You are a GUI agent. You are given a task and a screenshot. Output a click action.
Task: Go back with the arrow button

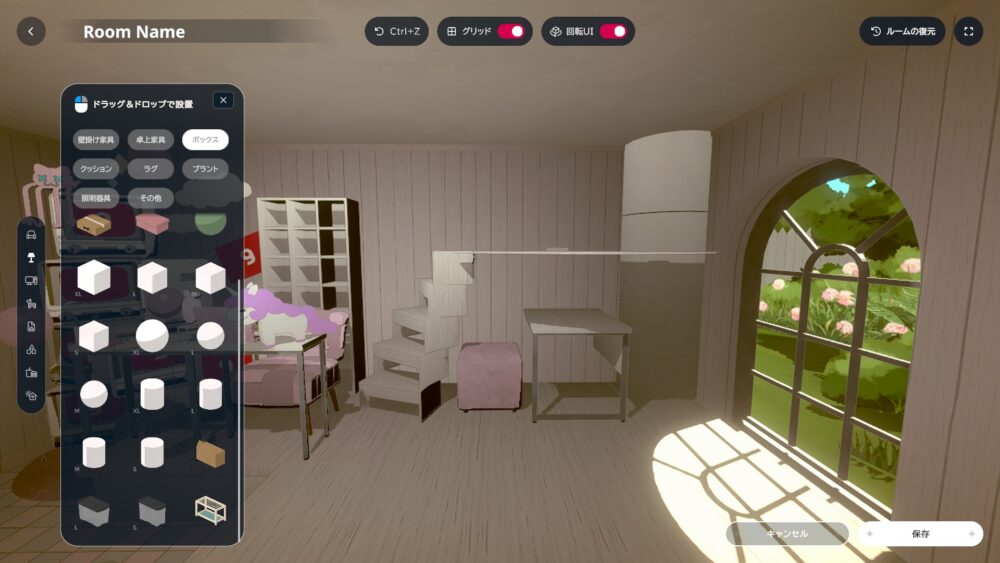pos(31,31)
